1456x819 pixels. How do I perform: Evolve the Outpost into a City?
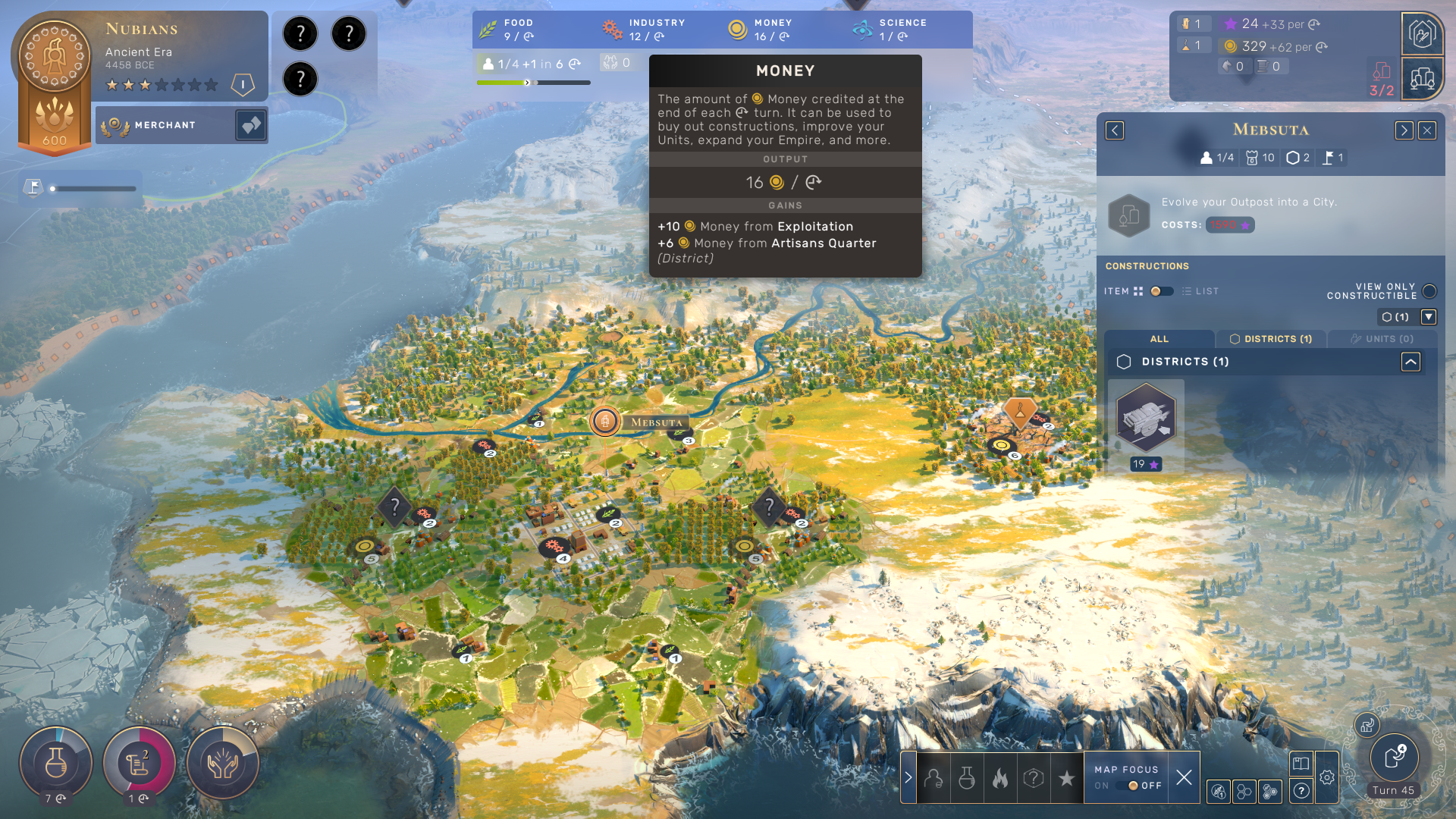pyautogui.click(x=1129, y=215)
